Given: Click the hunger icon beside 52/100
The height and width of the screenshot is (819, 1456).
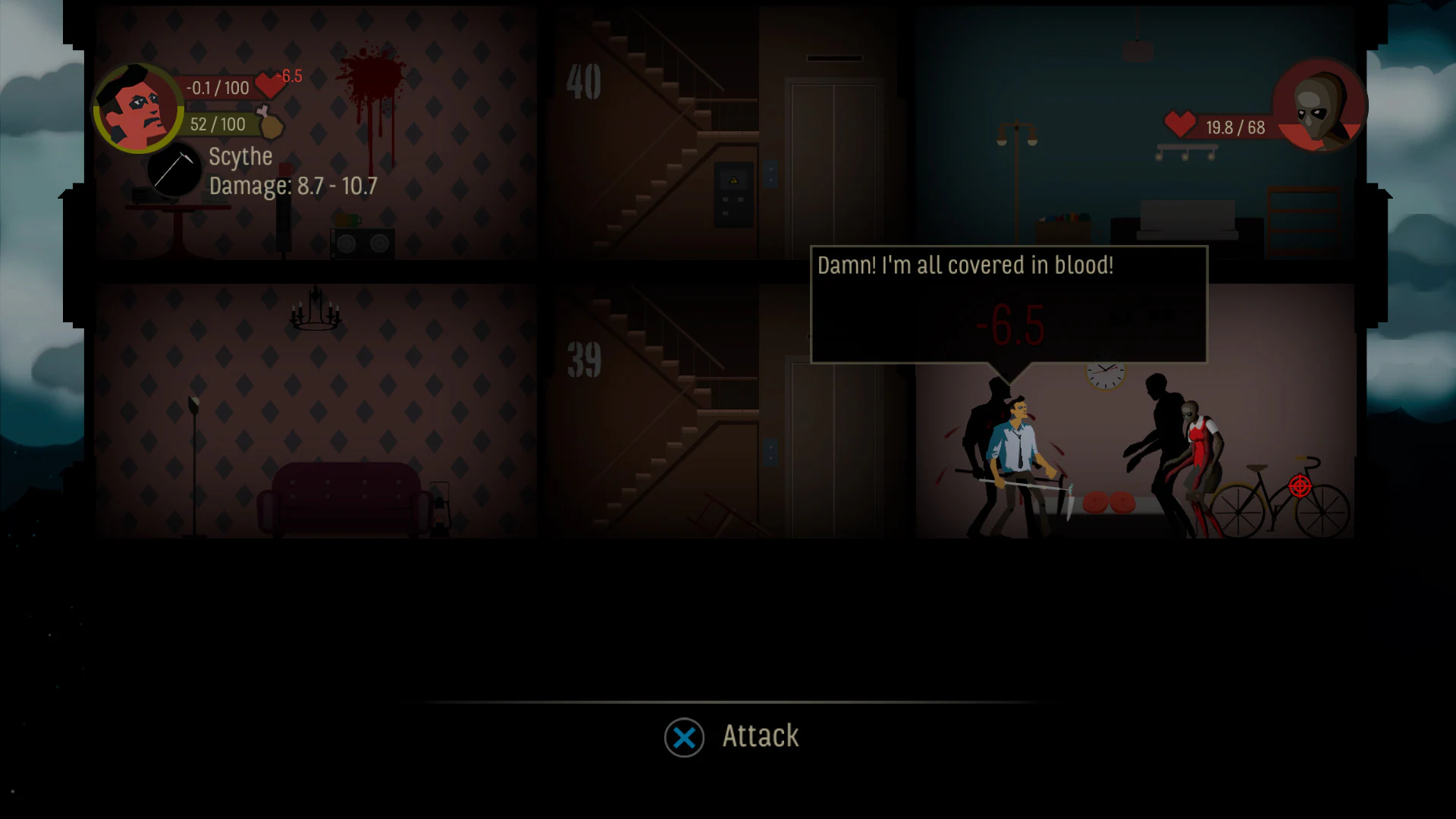Looking at the screenshot, I should [x=269, y=123].
